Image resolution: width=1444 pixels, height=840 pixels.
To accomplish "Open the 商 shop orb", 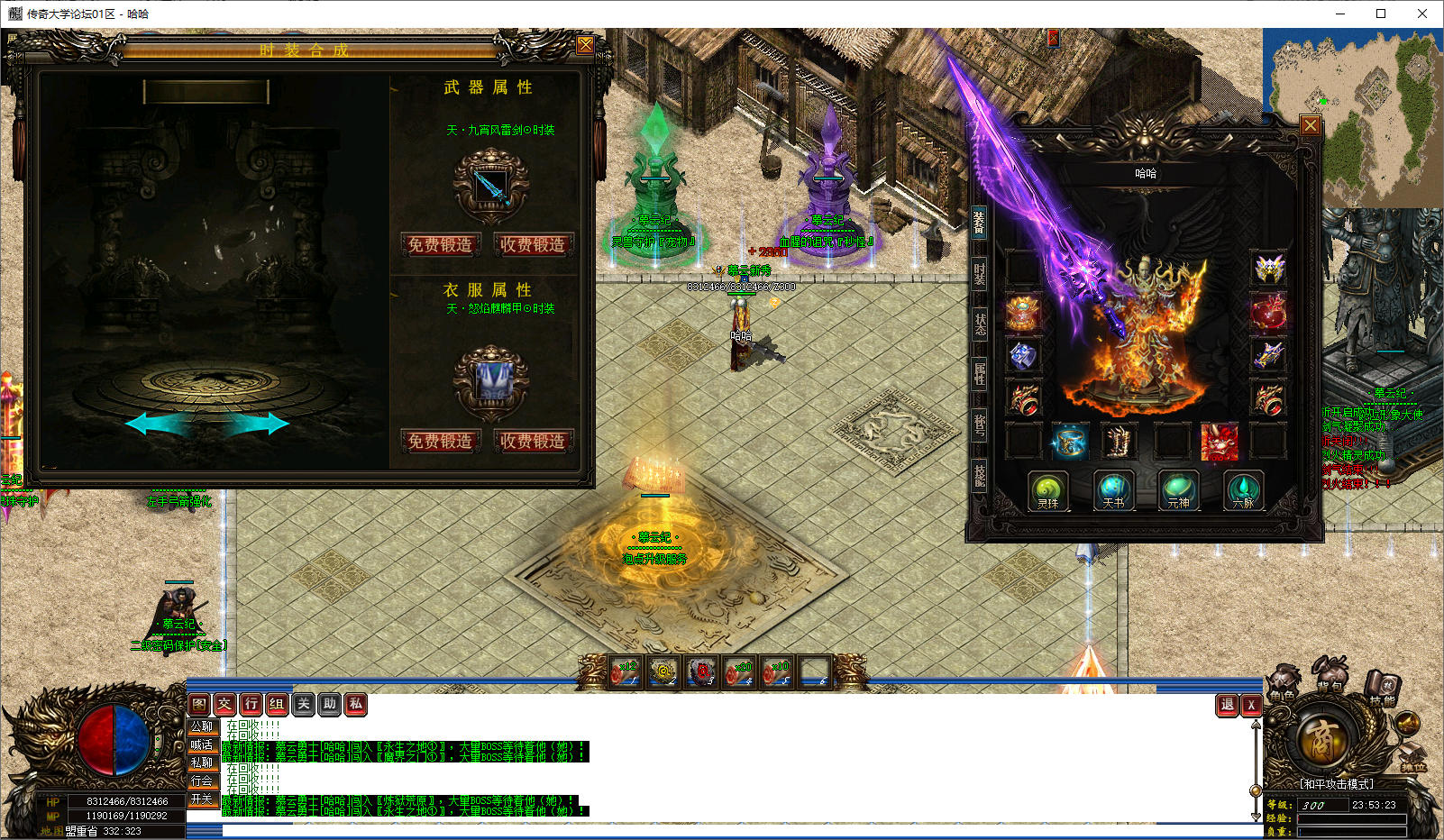I will (x=1323, y=737).
